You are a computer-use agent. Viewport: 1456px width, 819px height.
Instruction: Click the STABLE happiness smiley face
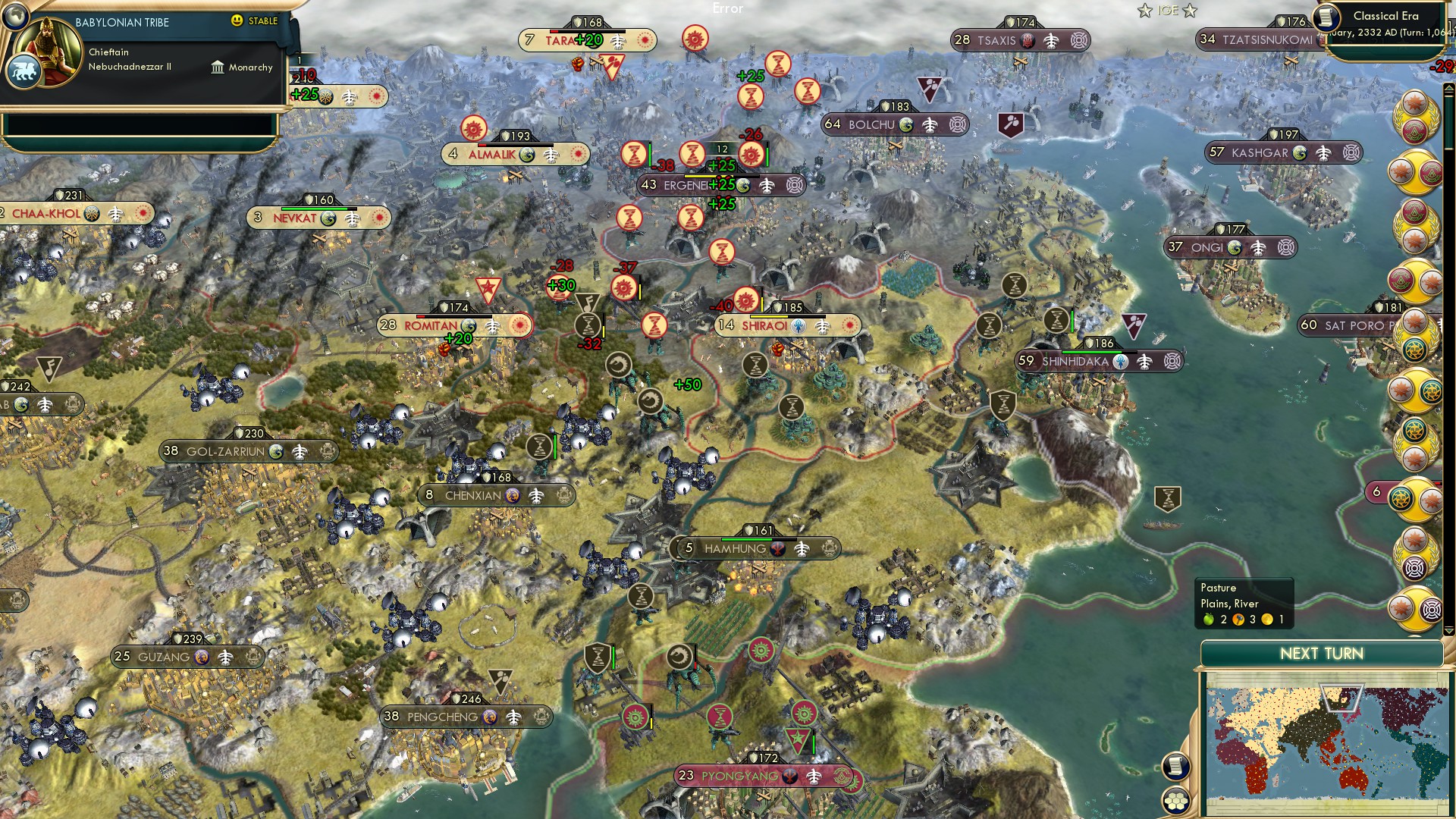[x=237, y=20]
